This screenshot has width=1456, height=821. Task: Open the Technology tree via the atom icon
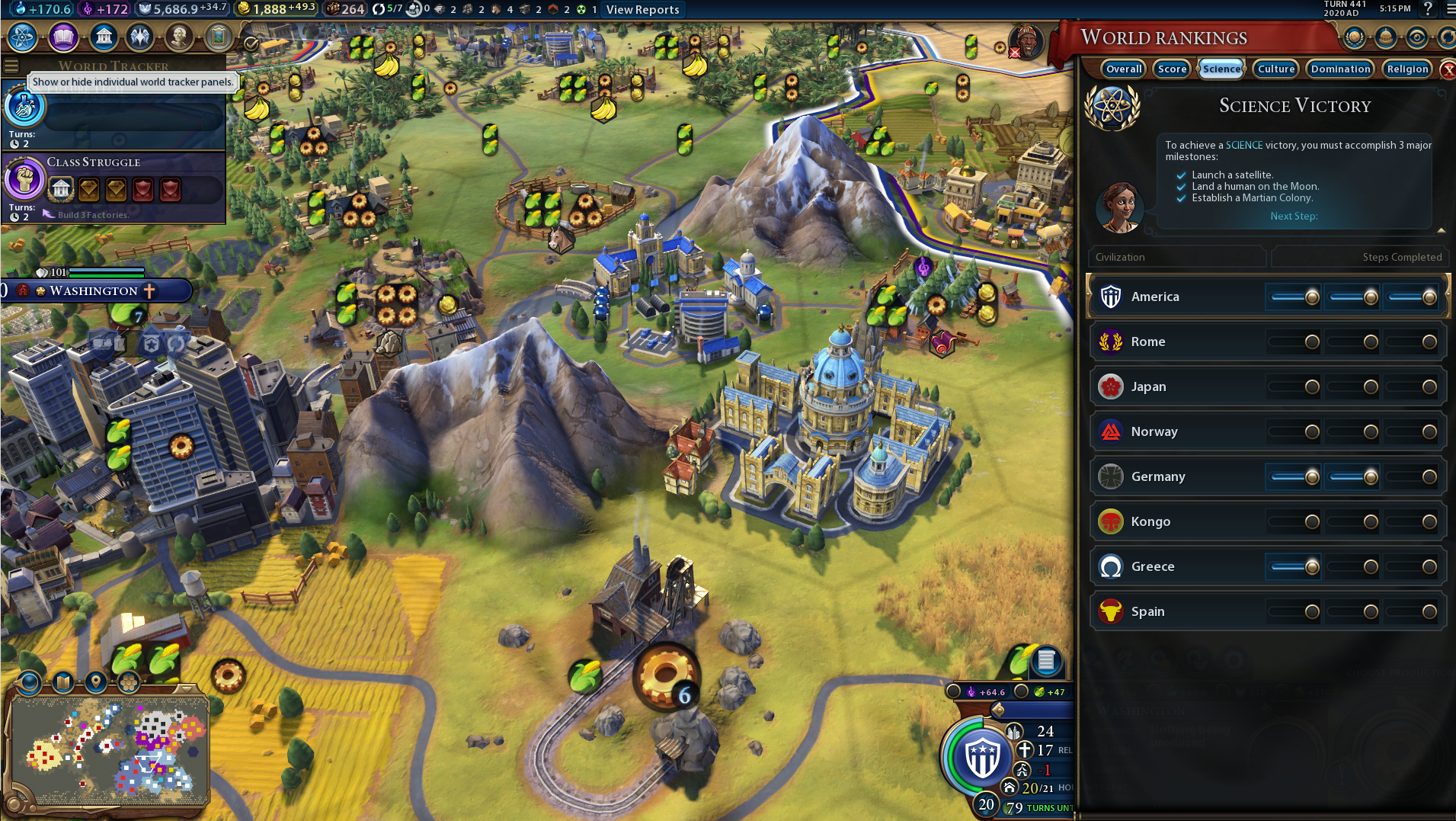pos(23,37)
